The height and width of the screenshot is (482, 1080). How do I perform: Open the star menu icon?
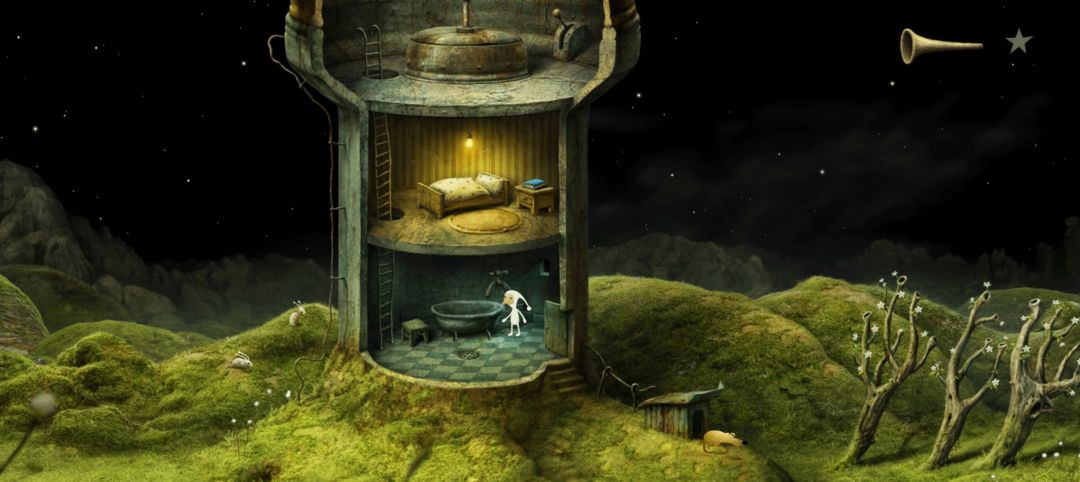click(x=1018, y=42)
